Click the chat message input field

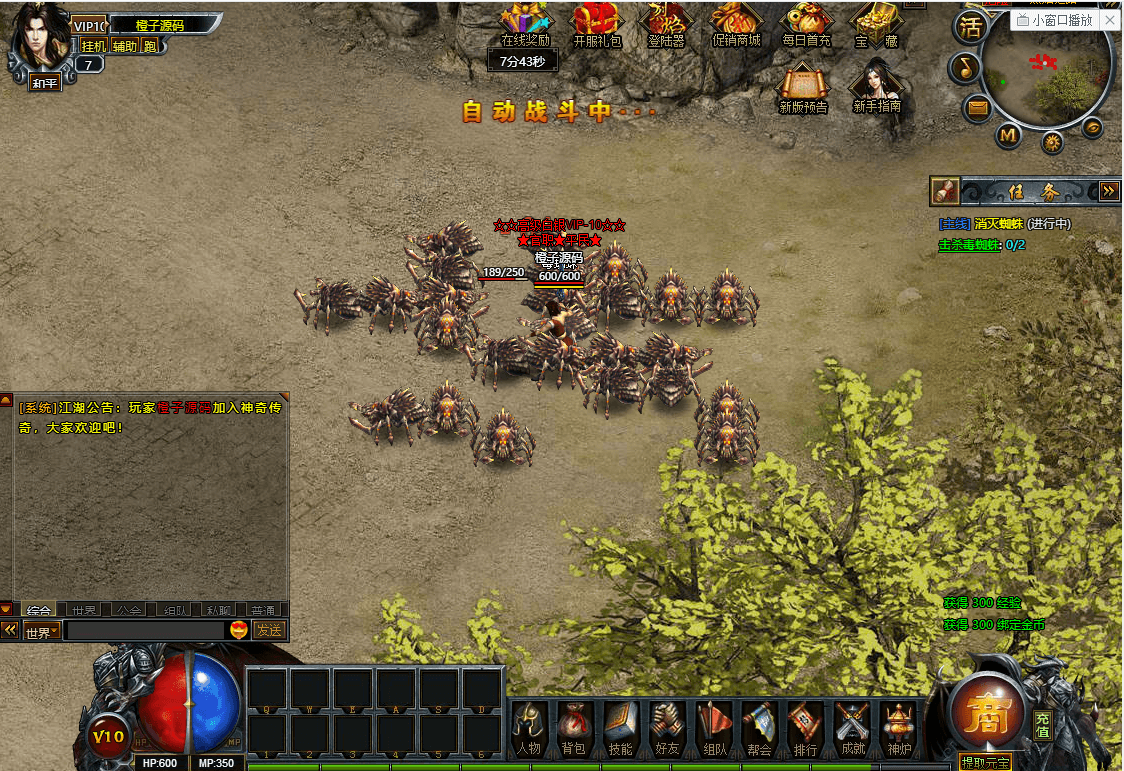point(145,631)
